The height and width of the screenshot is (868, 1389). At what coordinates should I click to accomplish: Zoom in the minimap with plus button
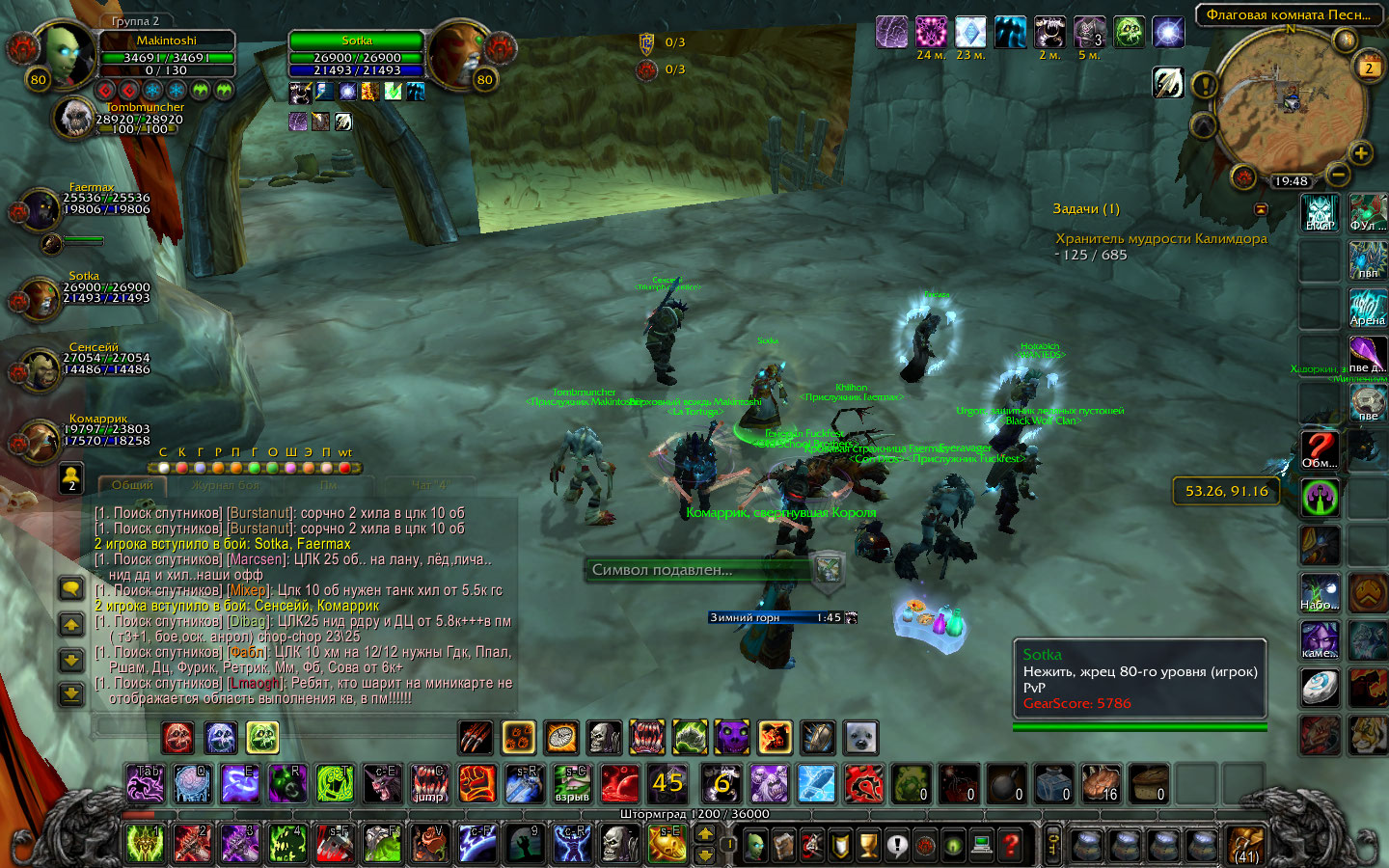pos(1360,152)
